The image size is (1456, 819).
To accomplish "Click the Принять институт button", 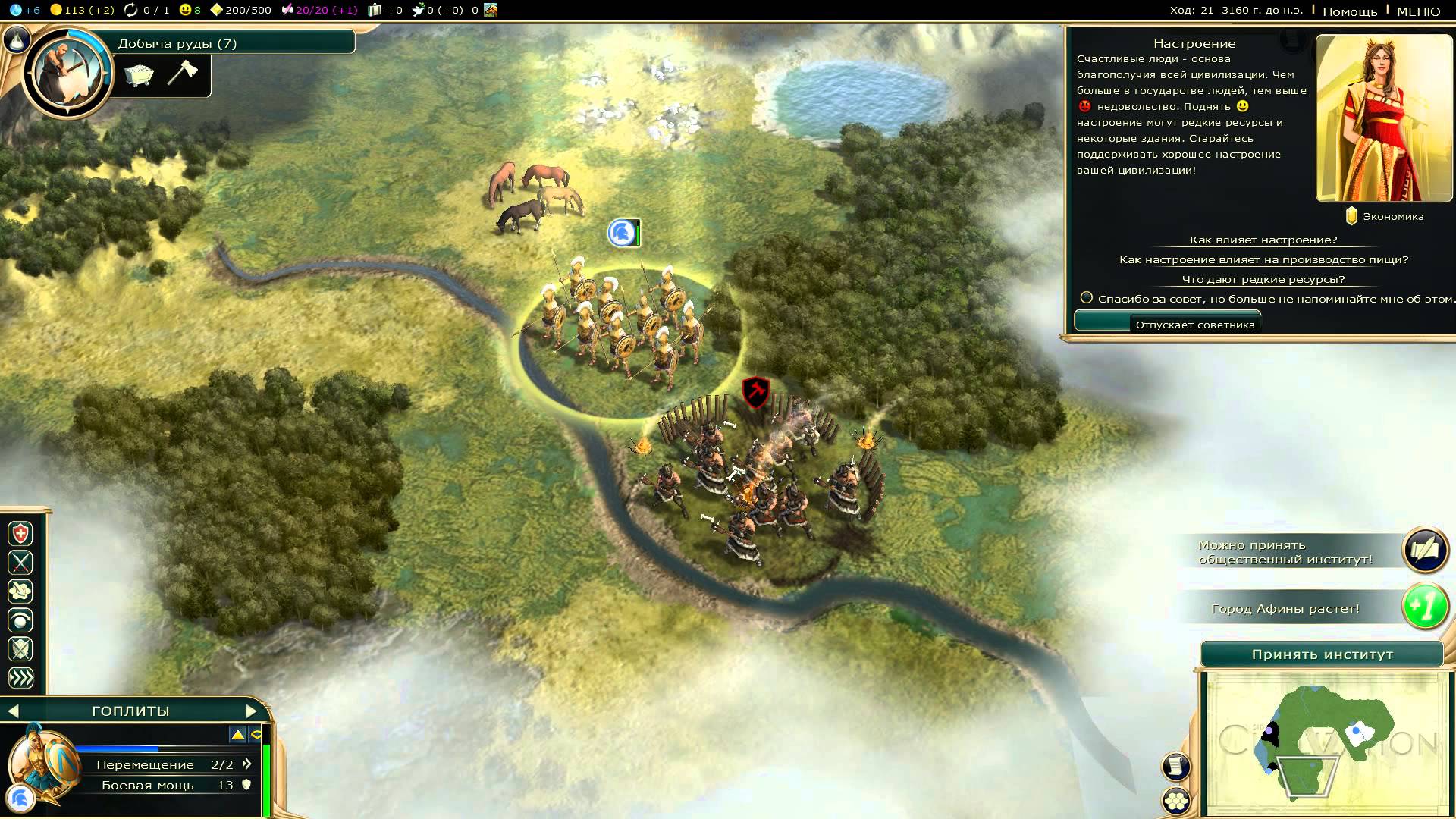I will (1322, 654).
